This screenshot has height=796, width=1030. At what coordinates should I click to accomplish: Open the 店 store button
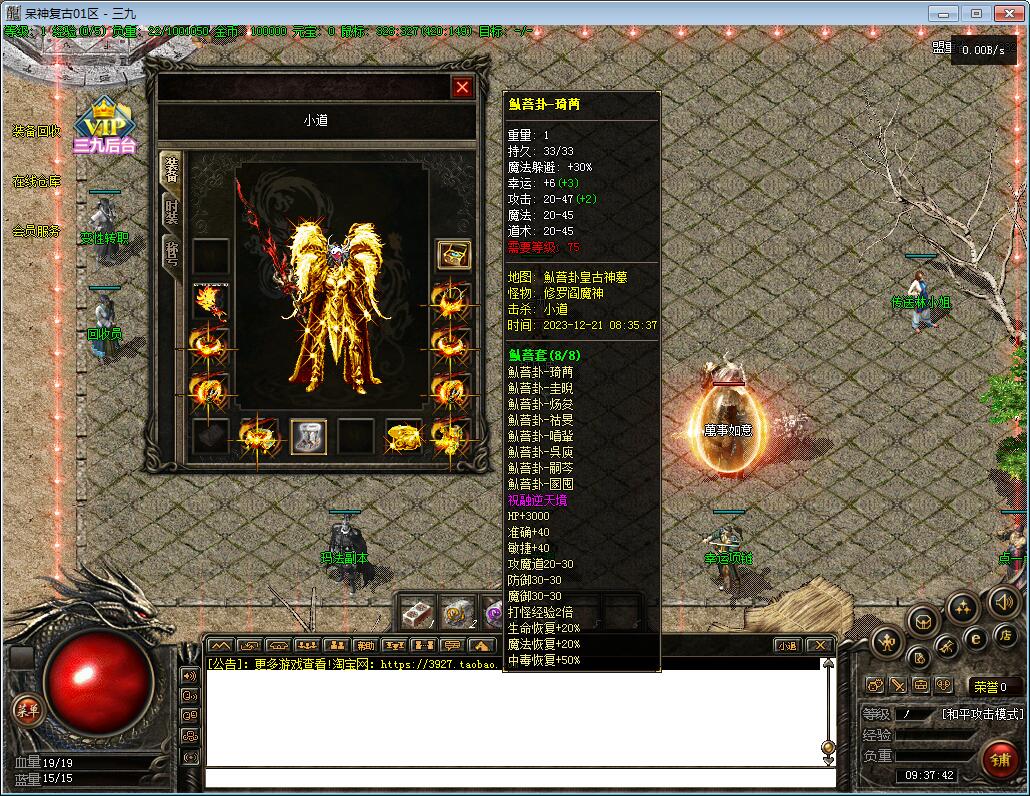pyautogui.click(x=1006, y=636)
